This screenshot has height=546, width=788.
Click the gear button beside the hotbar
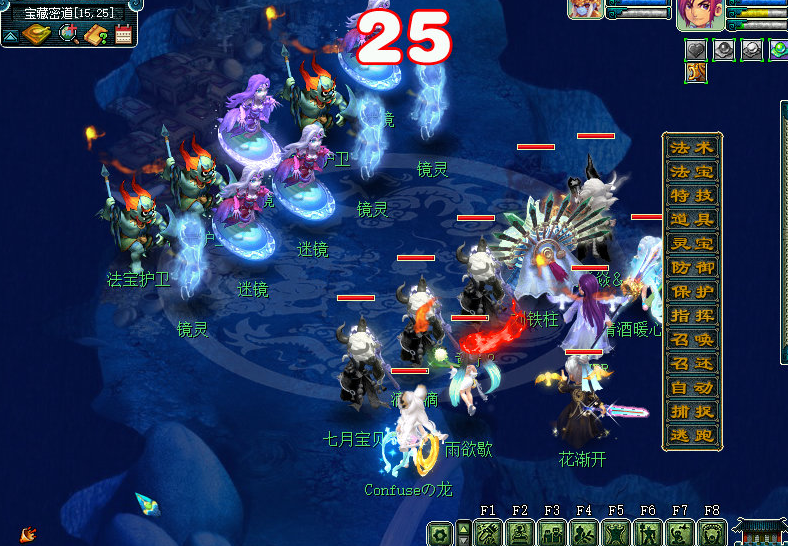438,534
